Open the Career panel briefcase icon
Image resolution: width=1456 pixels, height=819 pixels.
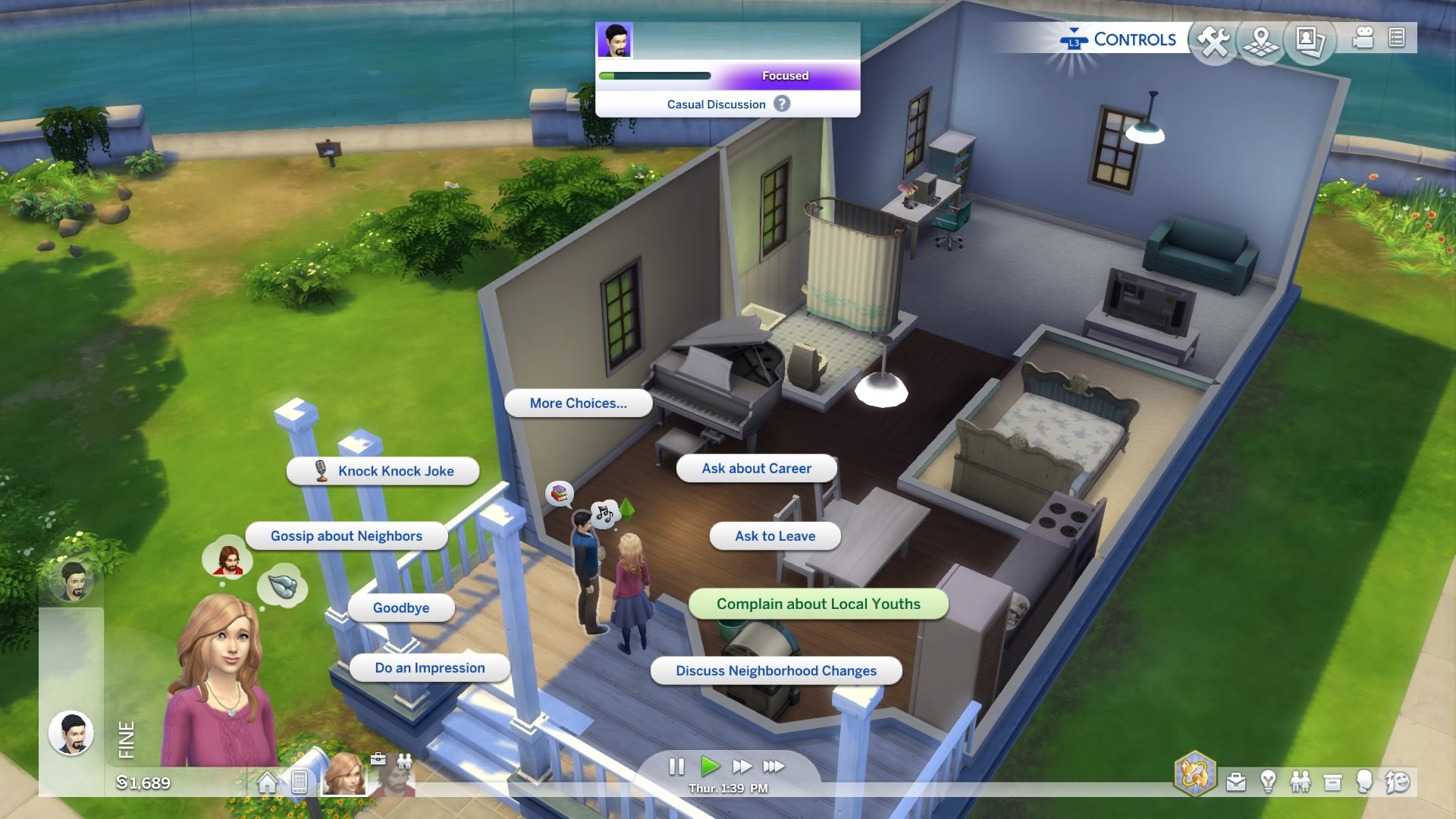(1236, 782)
